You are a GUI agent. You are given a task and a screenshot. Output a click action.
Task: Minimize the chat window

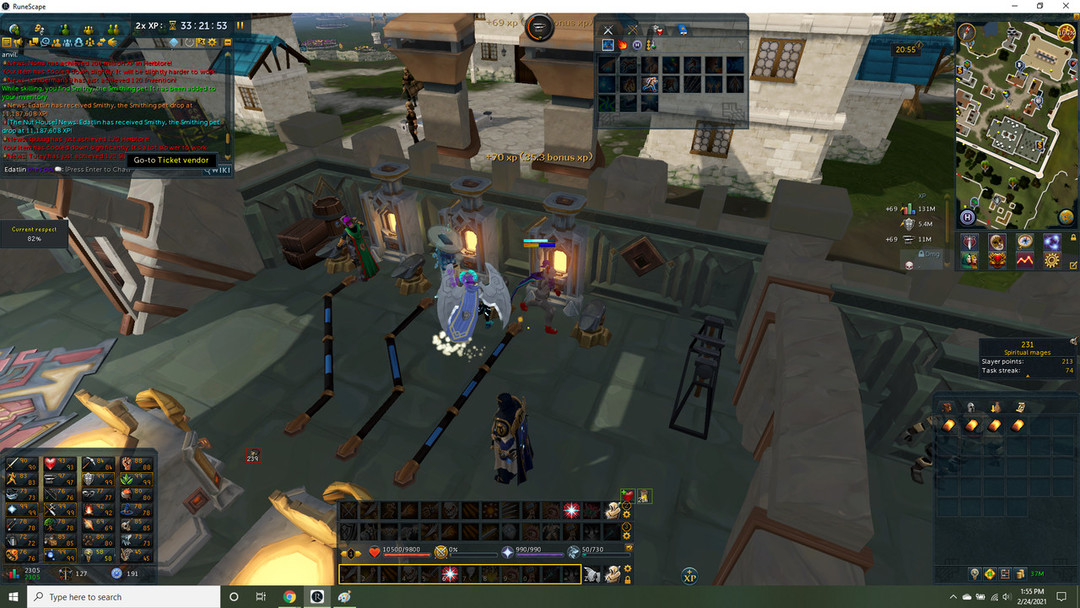coord(227,42)
